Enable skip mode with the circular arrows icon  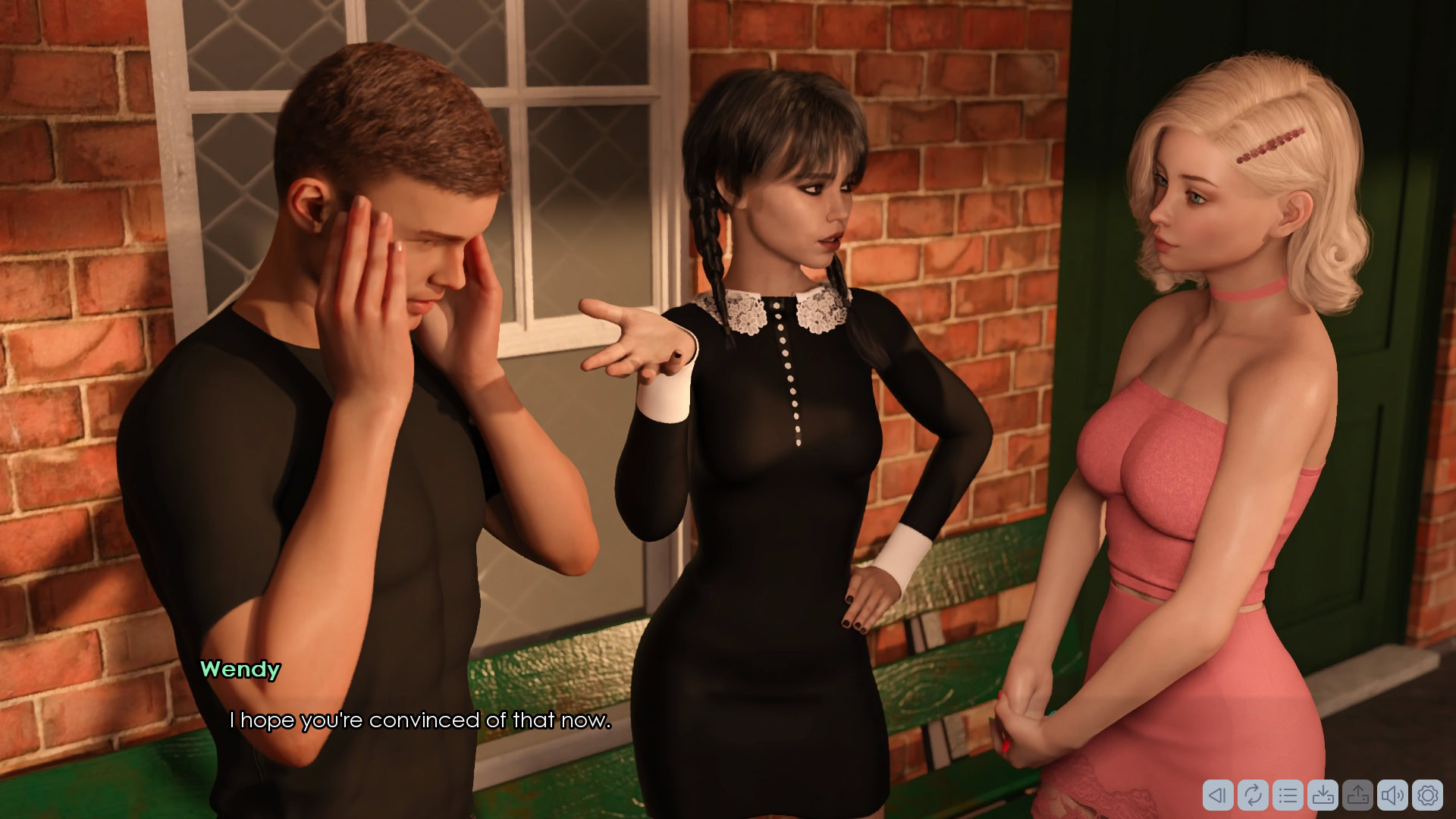click(1253, 795)
